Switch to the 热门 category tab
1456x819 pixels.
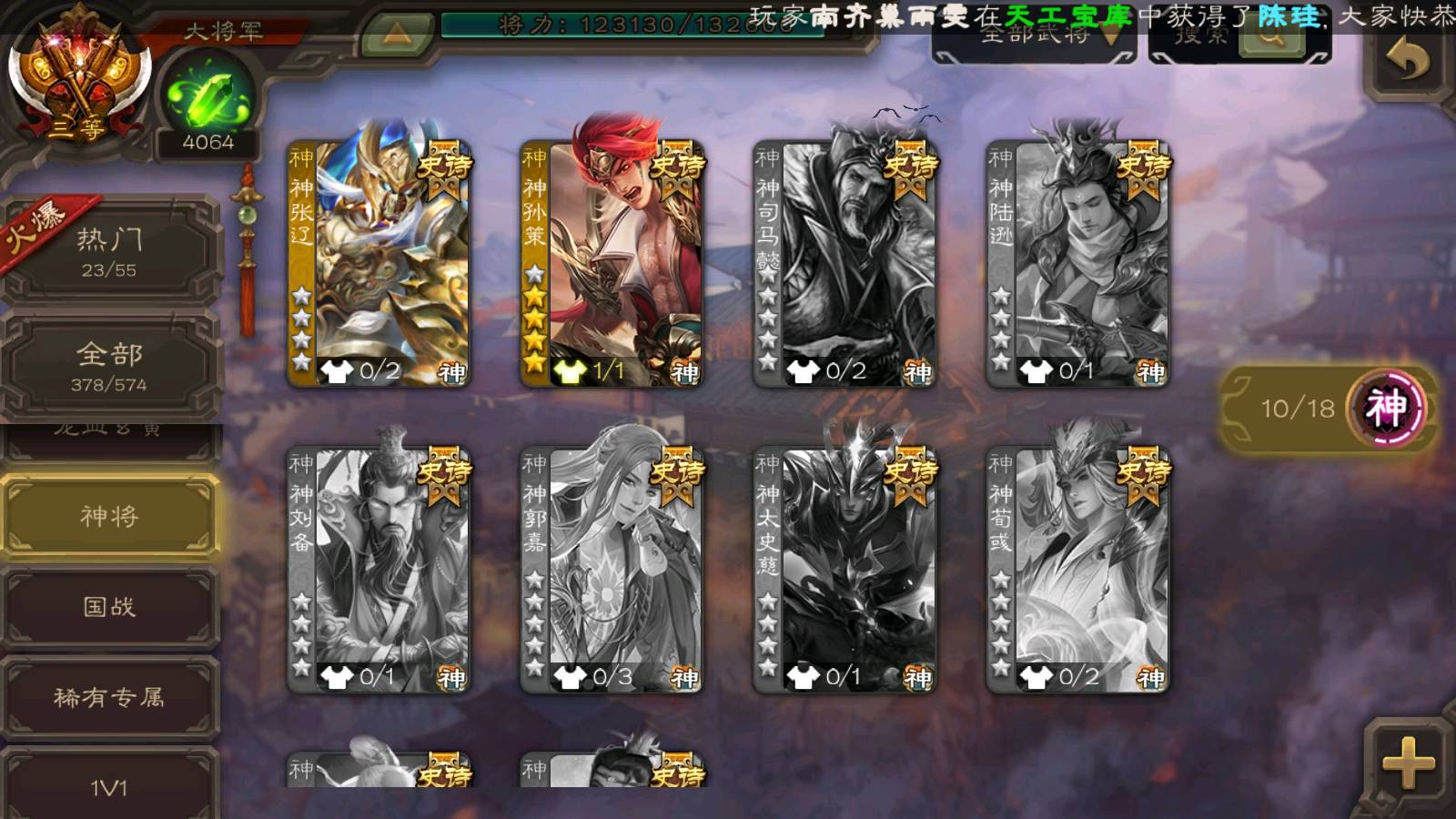point(109,251)
